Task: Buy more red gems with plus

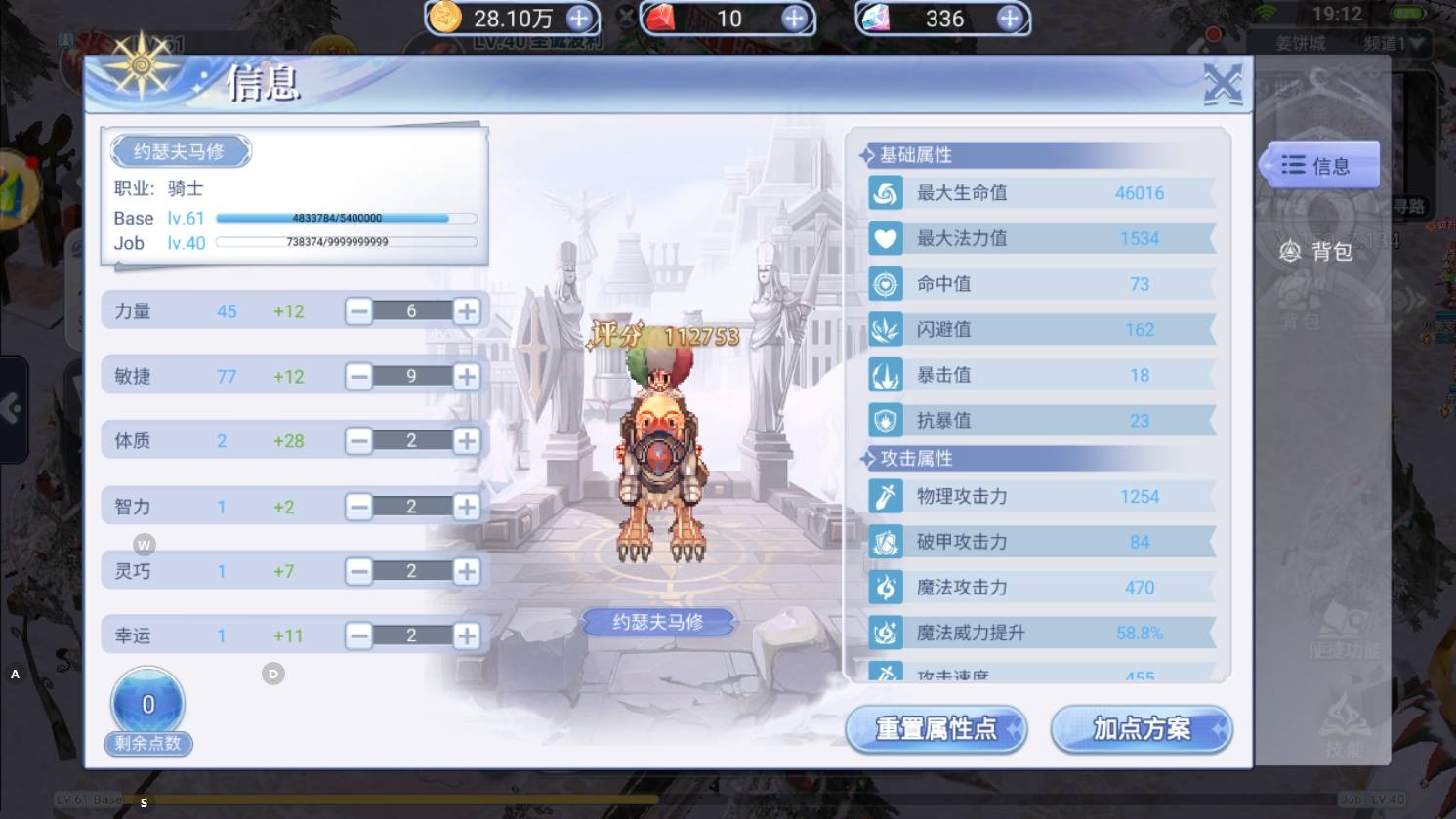Action: [795, 18]
